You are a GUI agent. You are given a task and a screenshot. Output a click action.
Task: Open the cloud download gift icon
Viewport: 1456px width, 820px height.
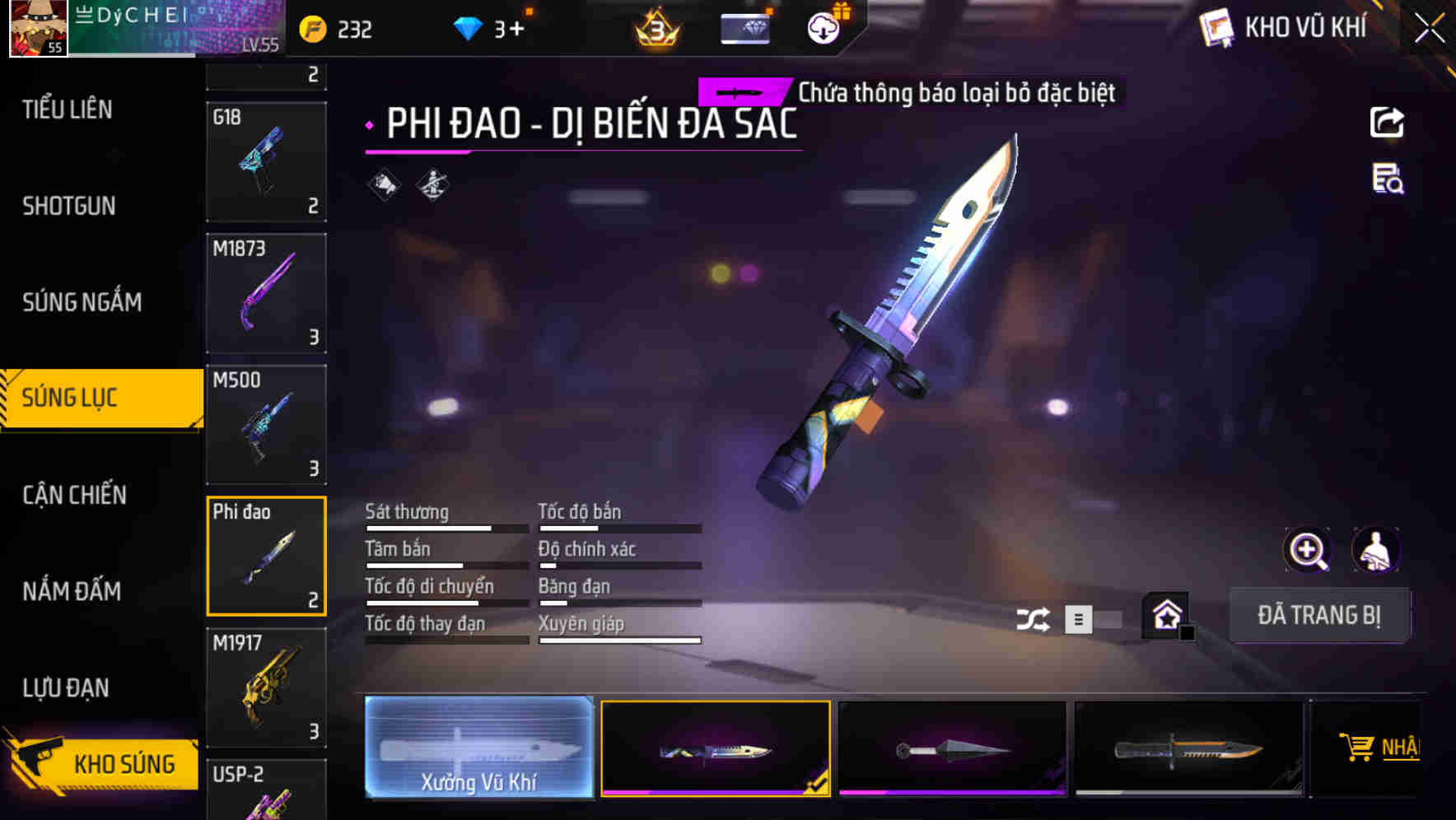(823, 27)
